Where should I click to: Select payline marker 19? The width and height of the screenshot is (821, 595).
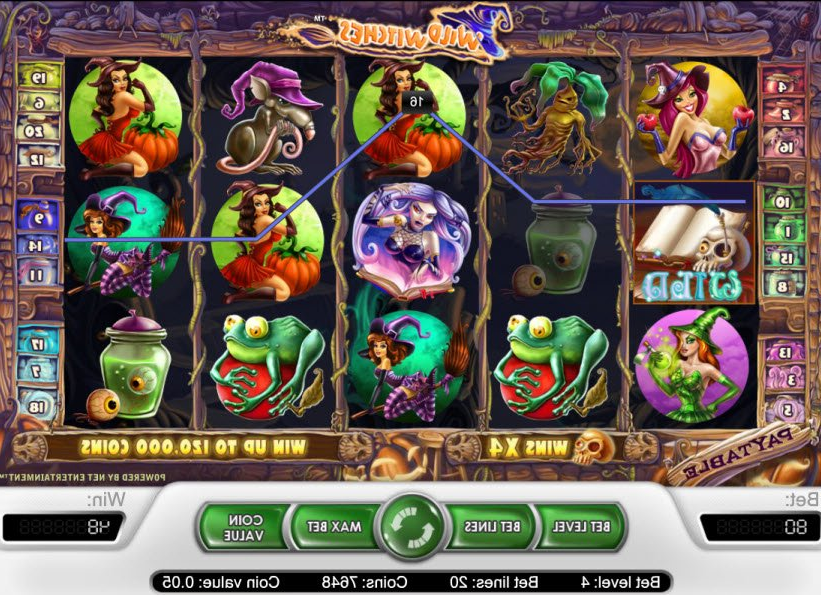click(40, 77)
